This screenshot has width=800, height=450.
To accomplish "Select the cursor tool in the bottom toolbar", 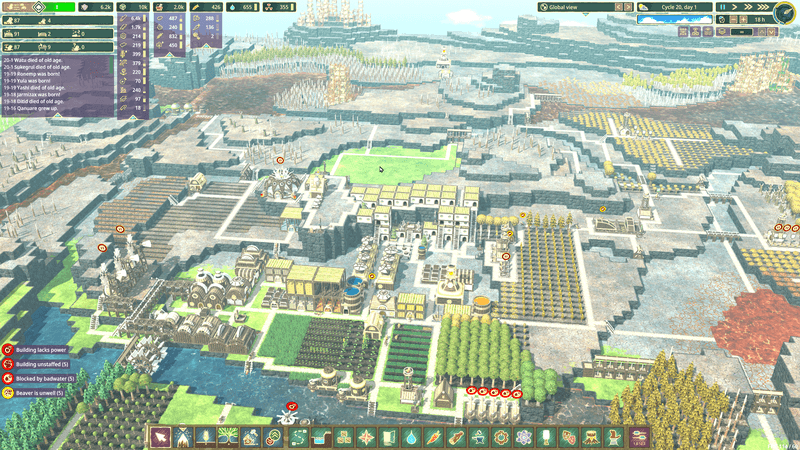I will pyautogui.click(x=160, y=437).
